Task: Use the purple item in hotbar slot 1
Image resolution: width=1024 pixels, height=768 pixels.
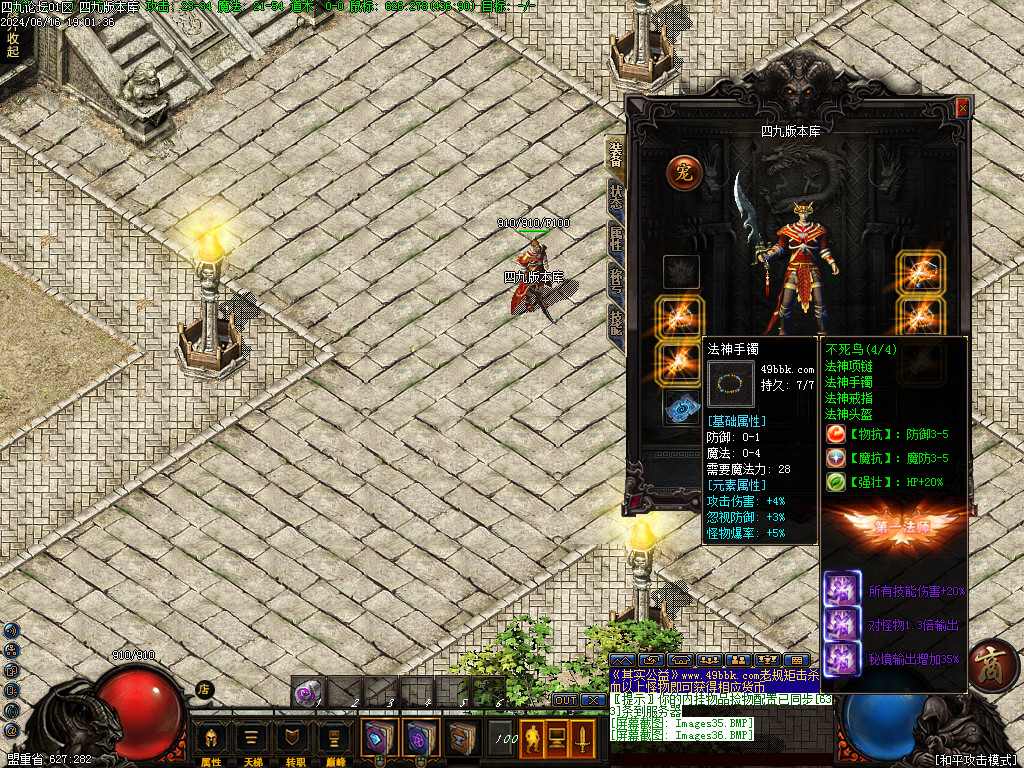Action: [x=309, y=691]
